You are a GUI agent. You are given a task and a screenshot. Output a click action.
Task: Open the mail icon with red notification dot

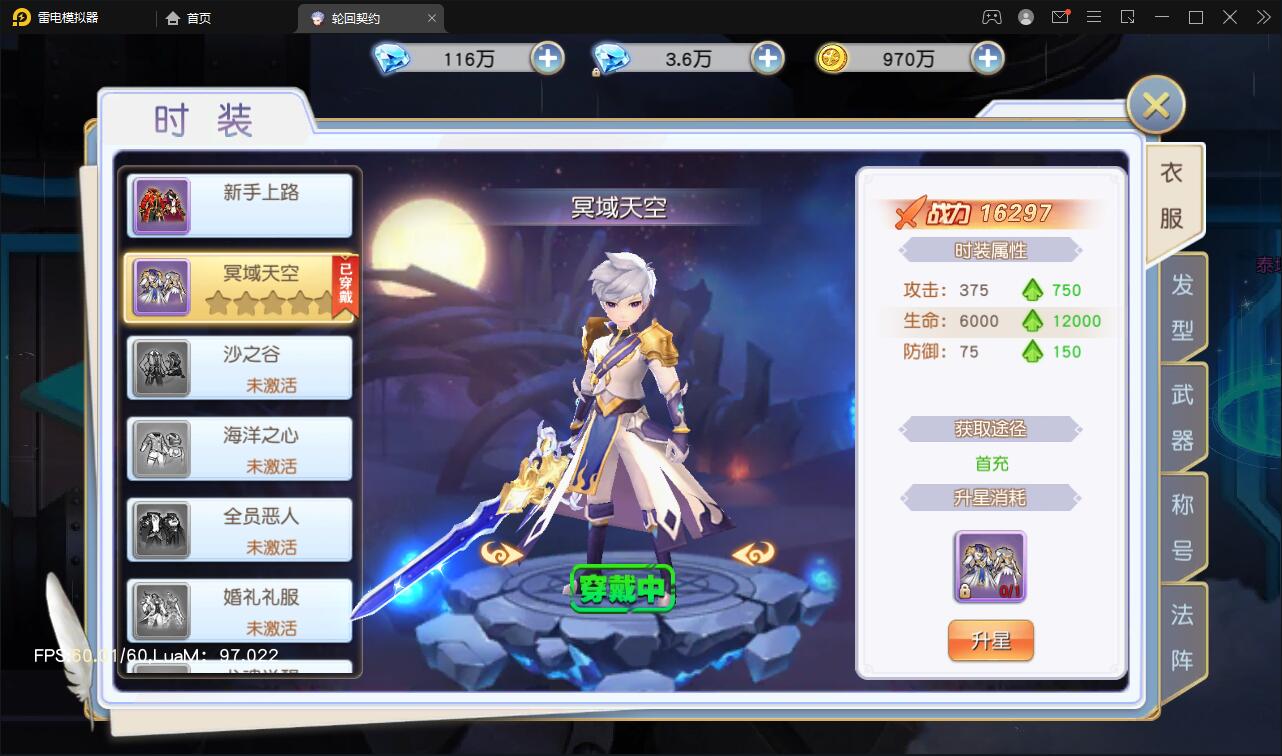tap(1061, 17)
